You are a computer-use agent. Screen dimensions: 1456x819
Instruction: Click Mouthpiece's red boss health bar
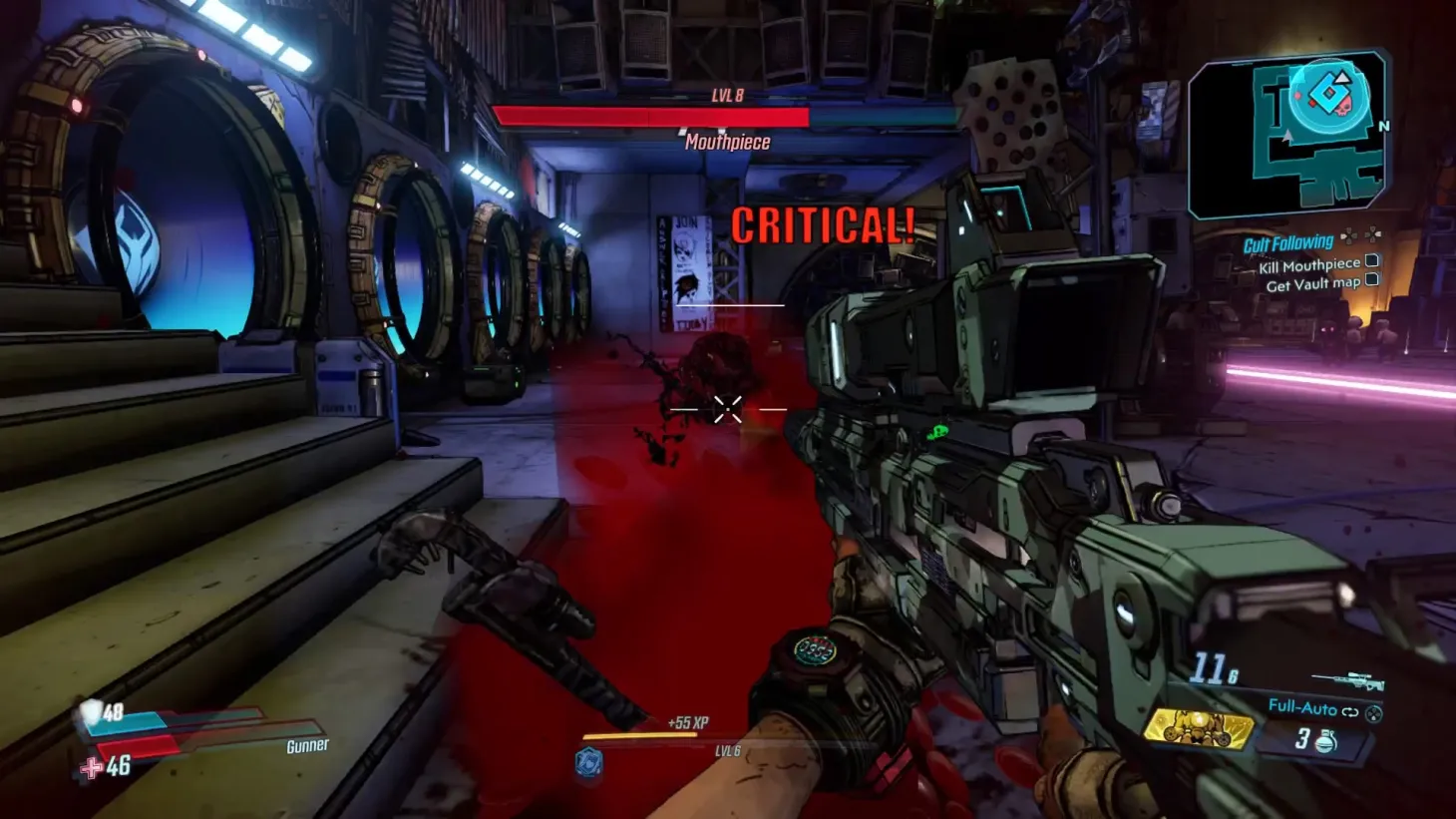[653, 117]
